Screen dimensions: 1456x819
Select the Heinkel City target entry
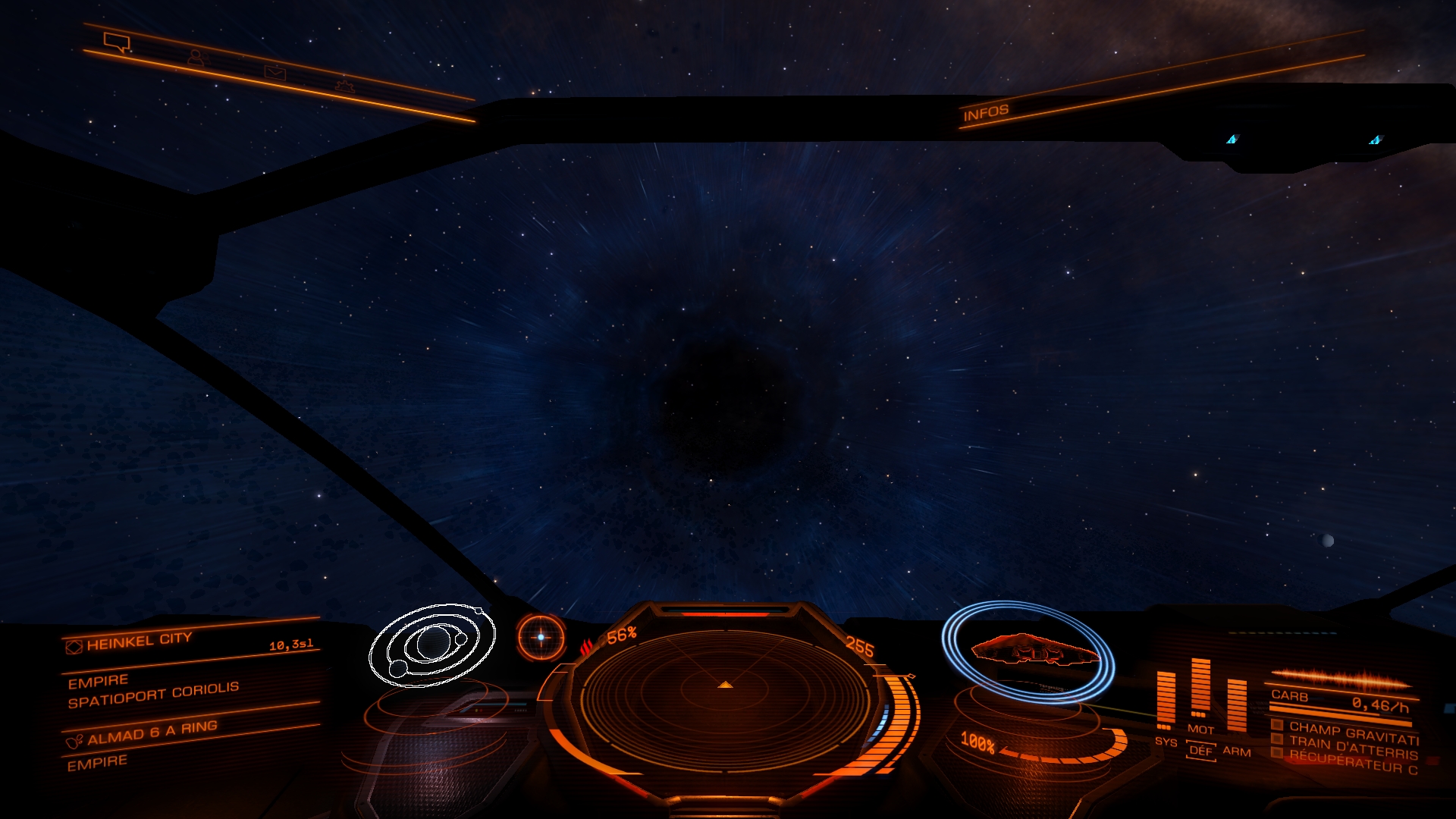pos(140,642)
